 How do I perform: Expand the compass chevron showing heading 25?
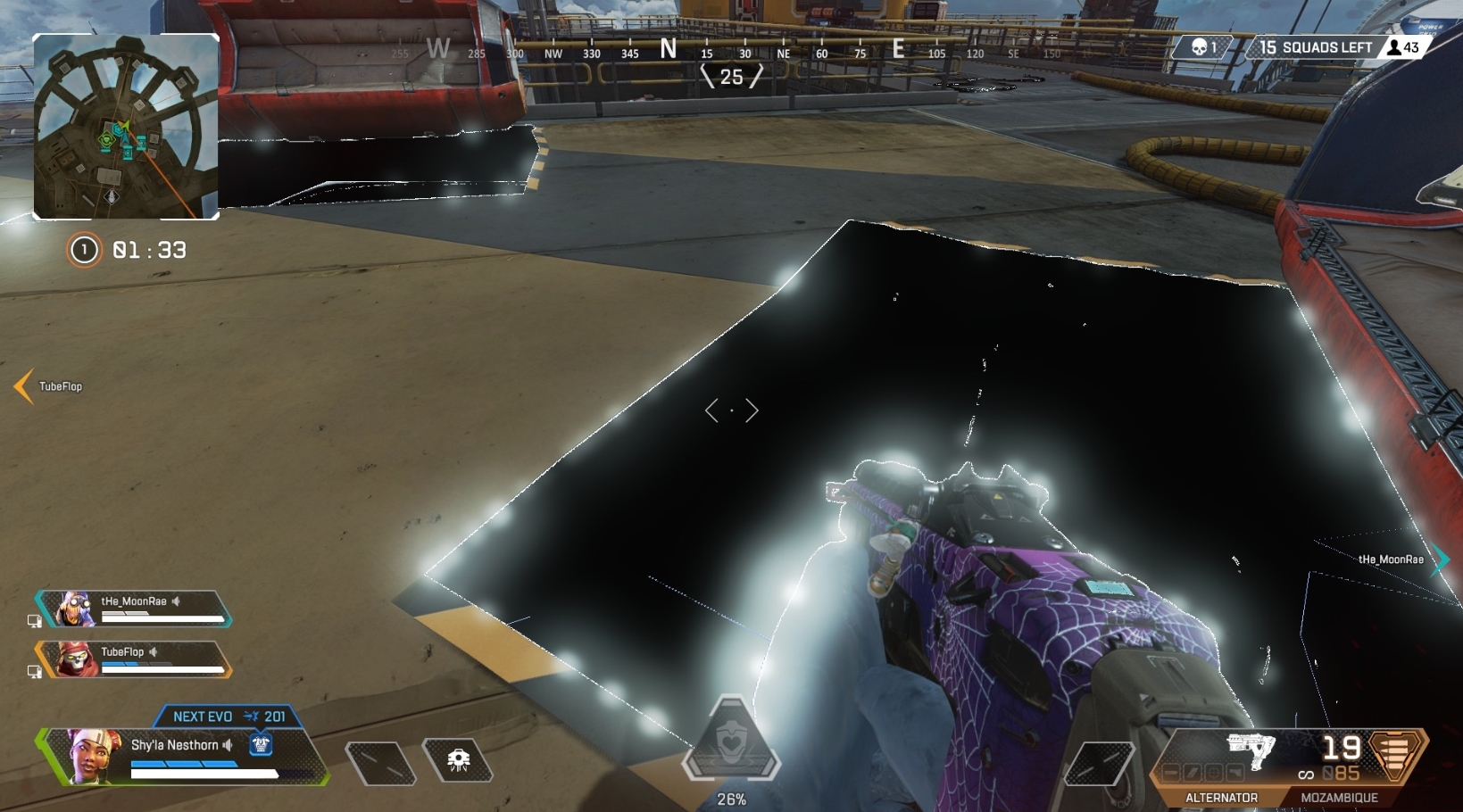point(734,77)
